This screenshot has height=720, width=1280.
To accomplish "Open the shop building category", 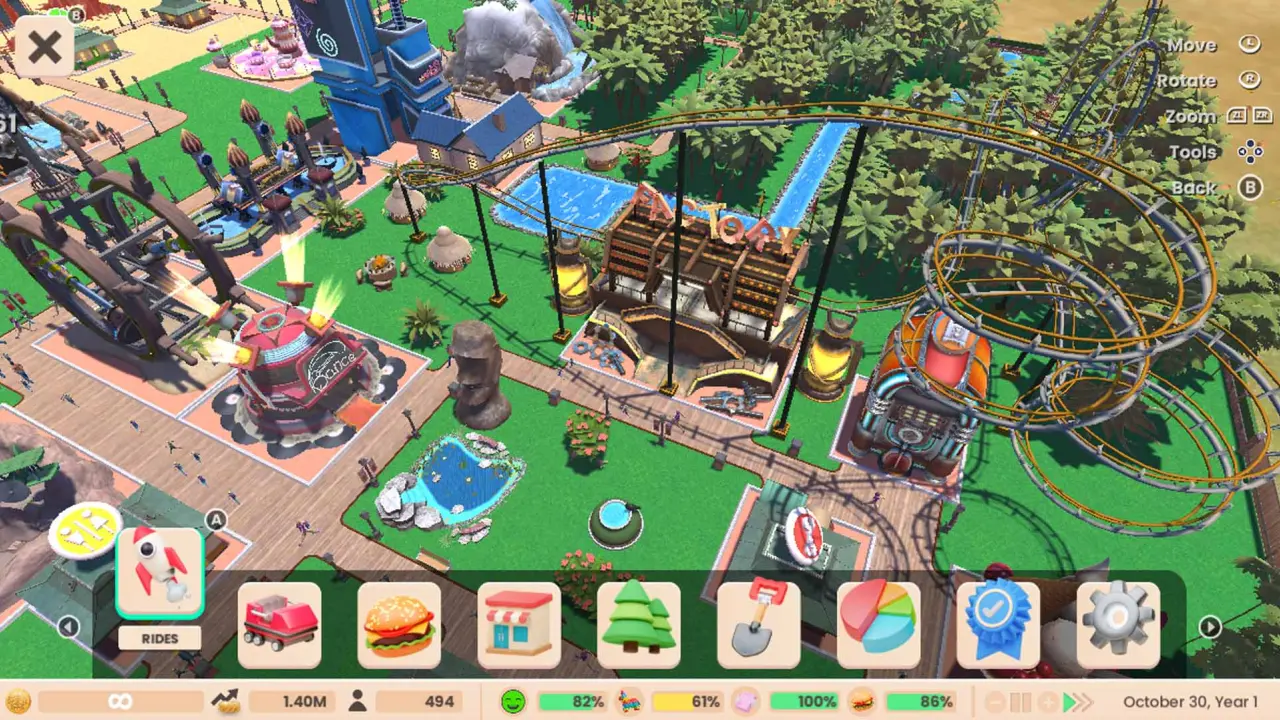I will [x=519, y=625].
